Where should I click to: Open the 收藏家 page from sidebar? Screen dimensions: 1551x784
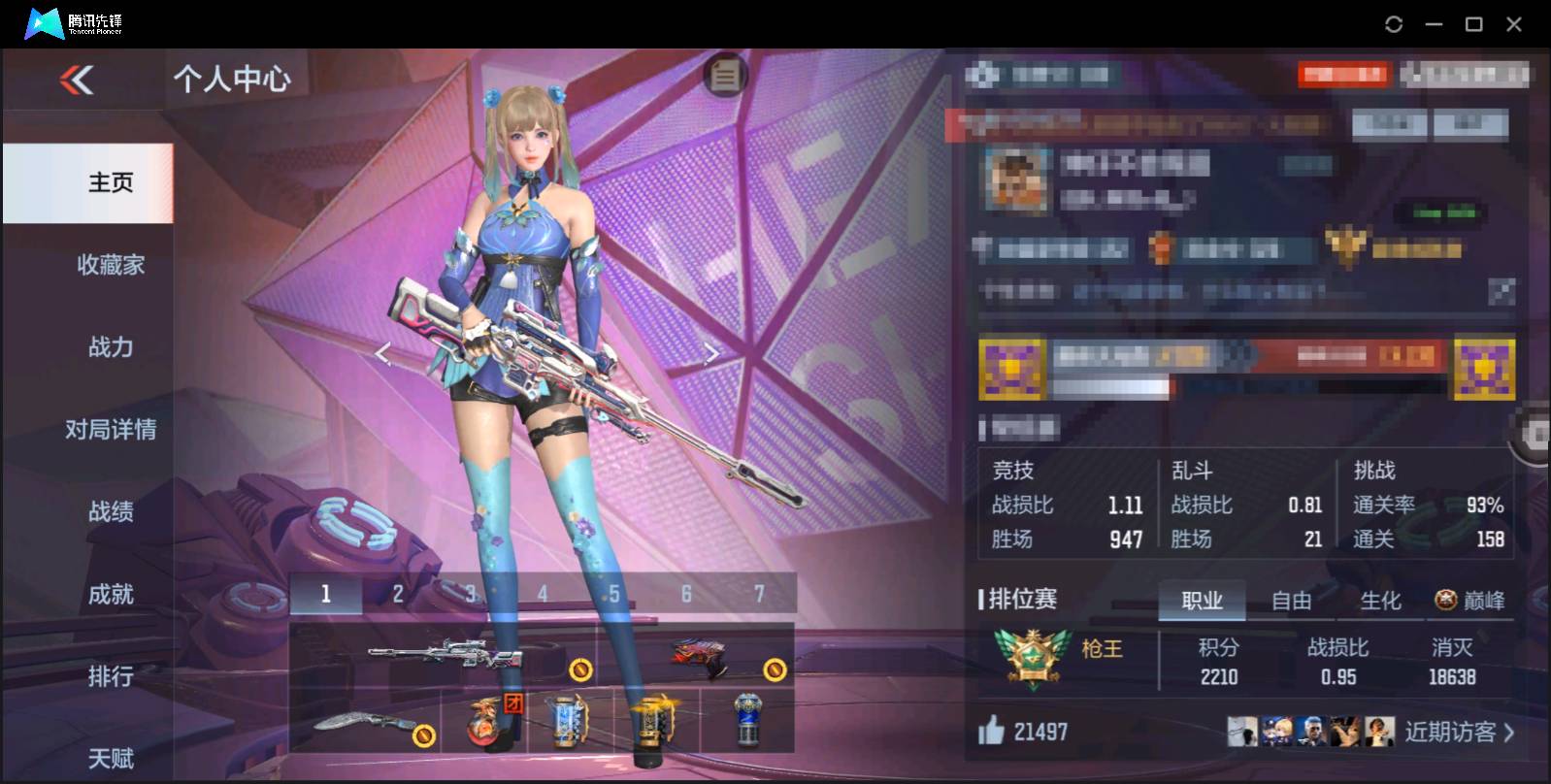[110, 265]
